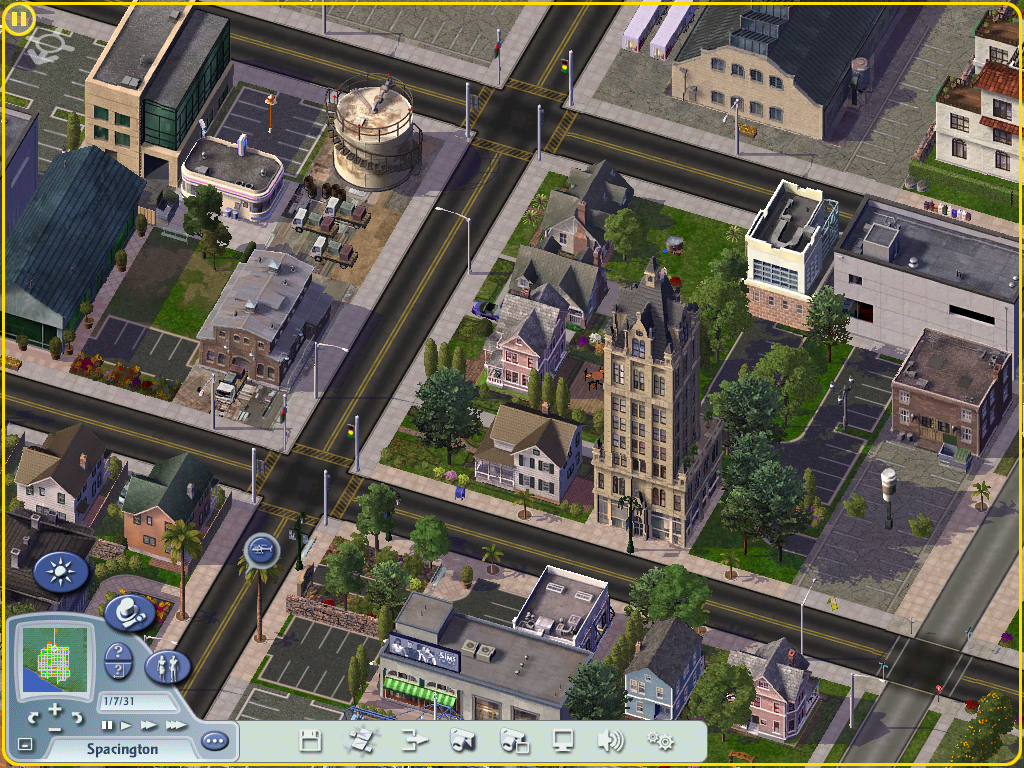
Task: Zoom in with the plus button
Action: (55, 709)
